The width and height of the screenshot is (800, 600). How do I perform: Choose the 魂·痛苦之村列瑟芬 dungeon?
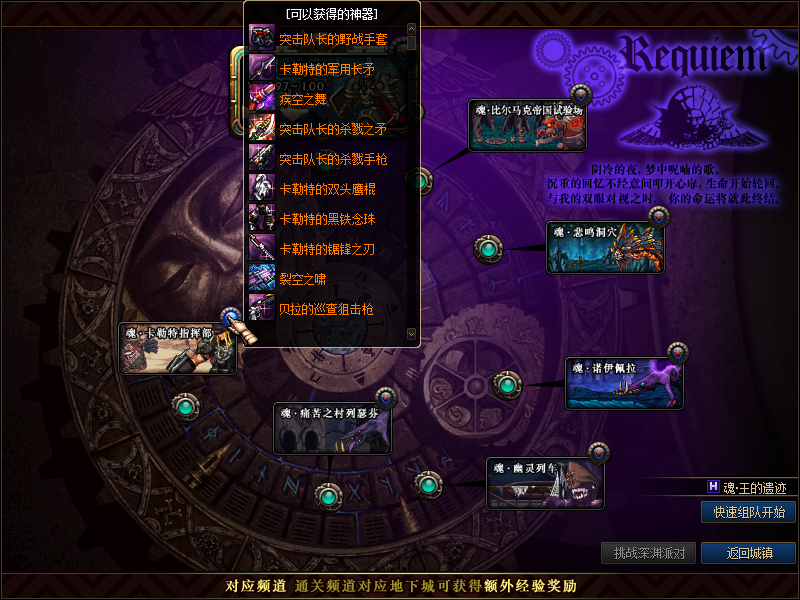(332, 429)
